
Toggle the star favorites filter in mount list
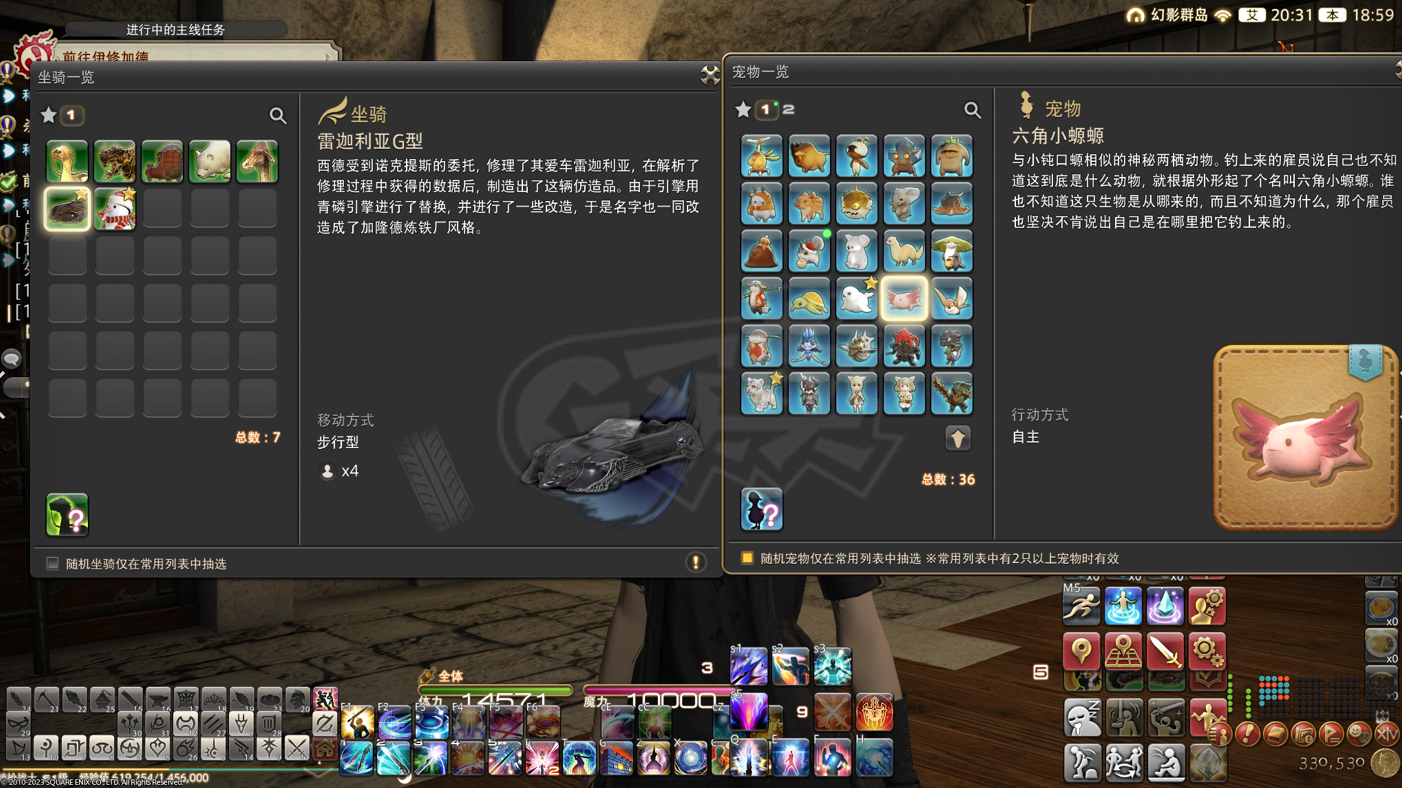pyautogui.click(x=47, y=115)
